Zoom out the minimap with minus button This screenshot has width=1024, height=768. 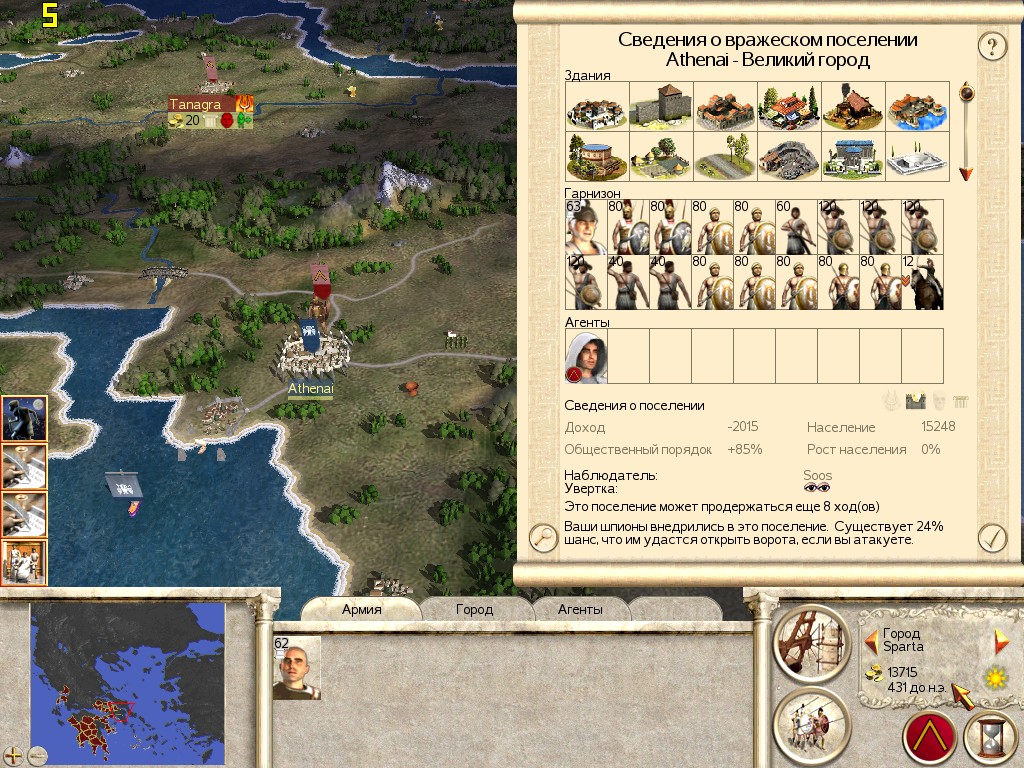point(38,755)
